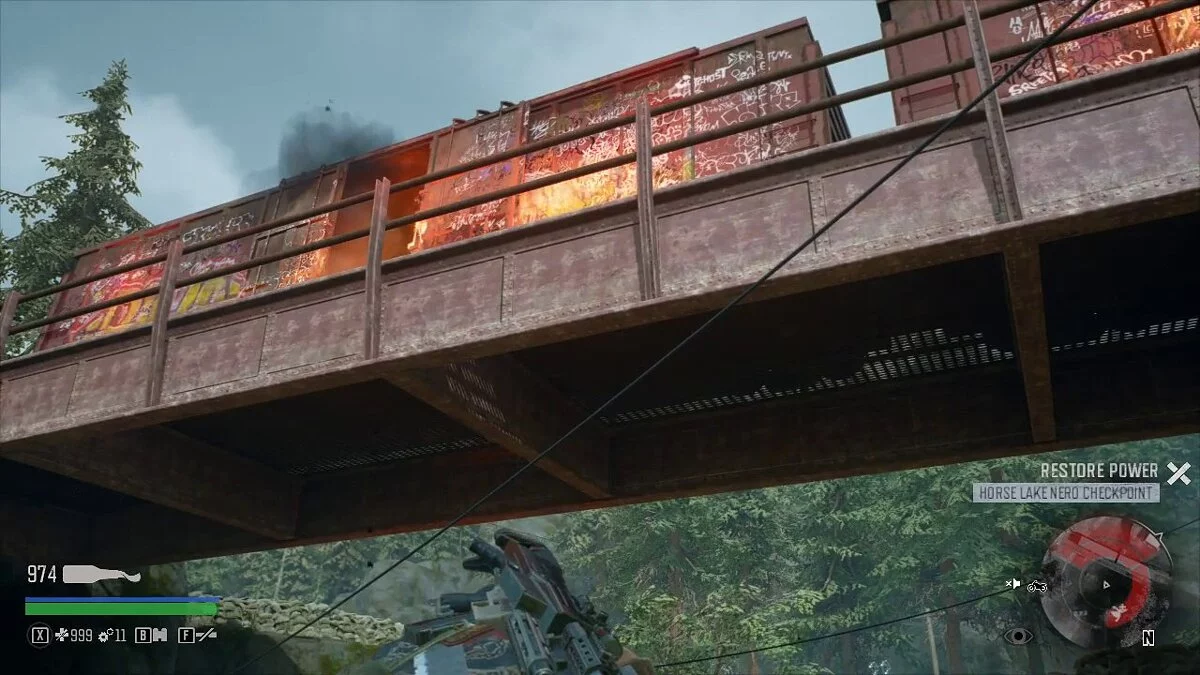
Task: Click the N compass marker on minimap
Action: pos(1148,638)
